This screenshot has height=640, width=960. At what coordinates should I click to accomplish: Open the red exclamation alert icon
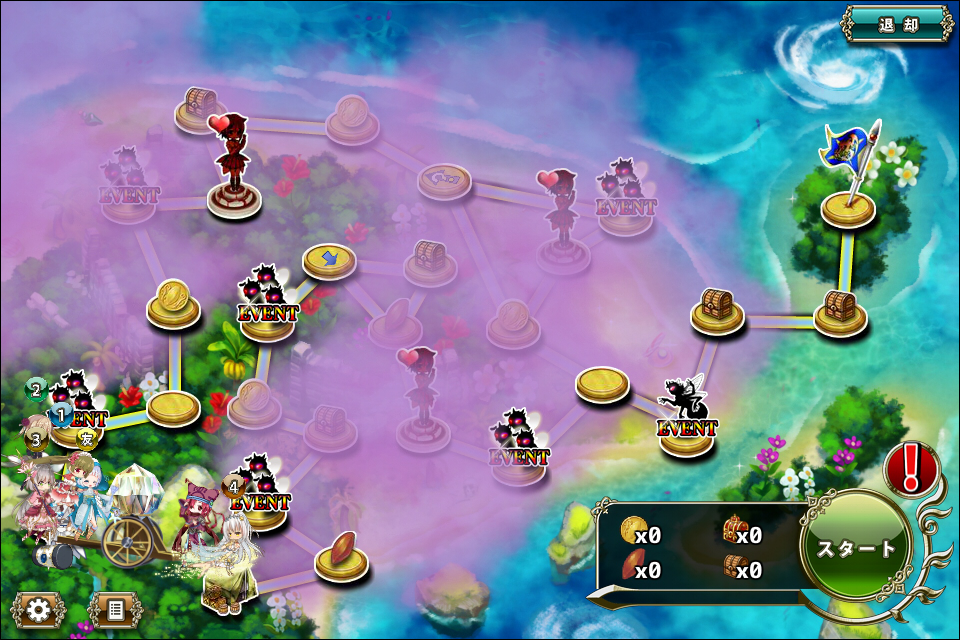pos(911,468)
